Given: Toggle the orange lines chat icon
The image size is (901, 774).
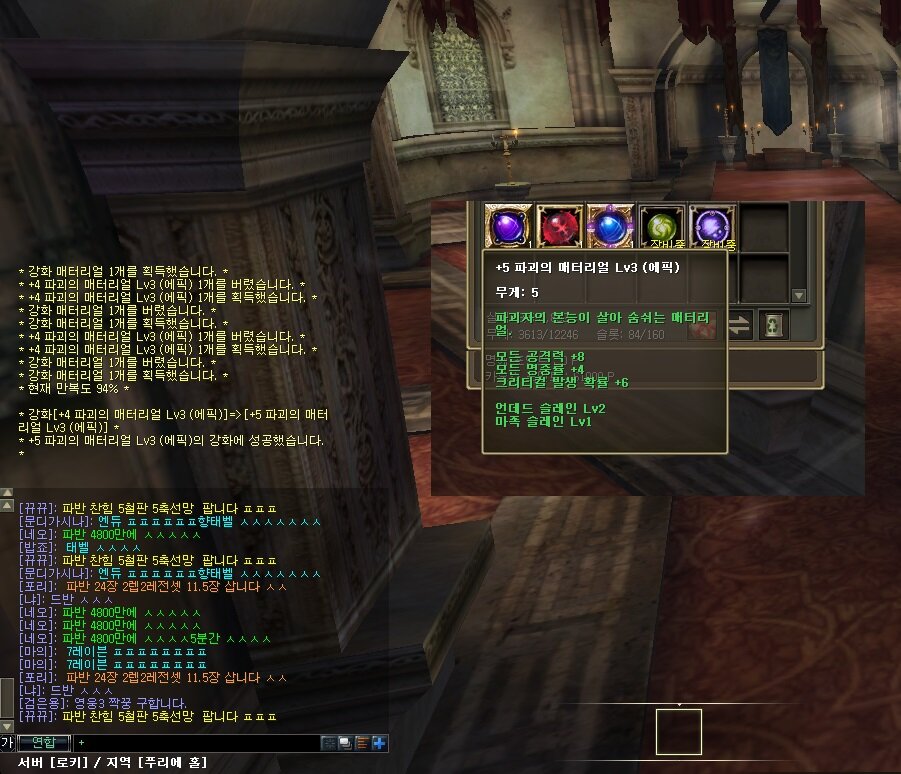Looking at the screenshot, I should (362, 743).
